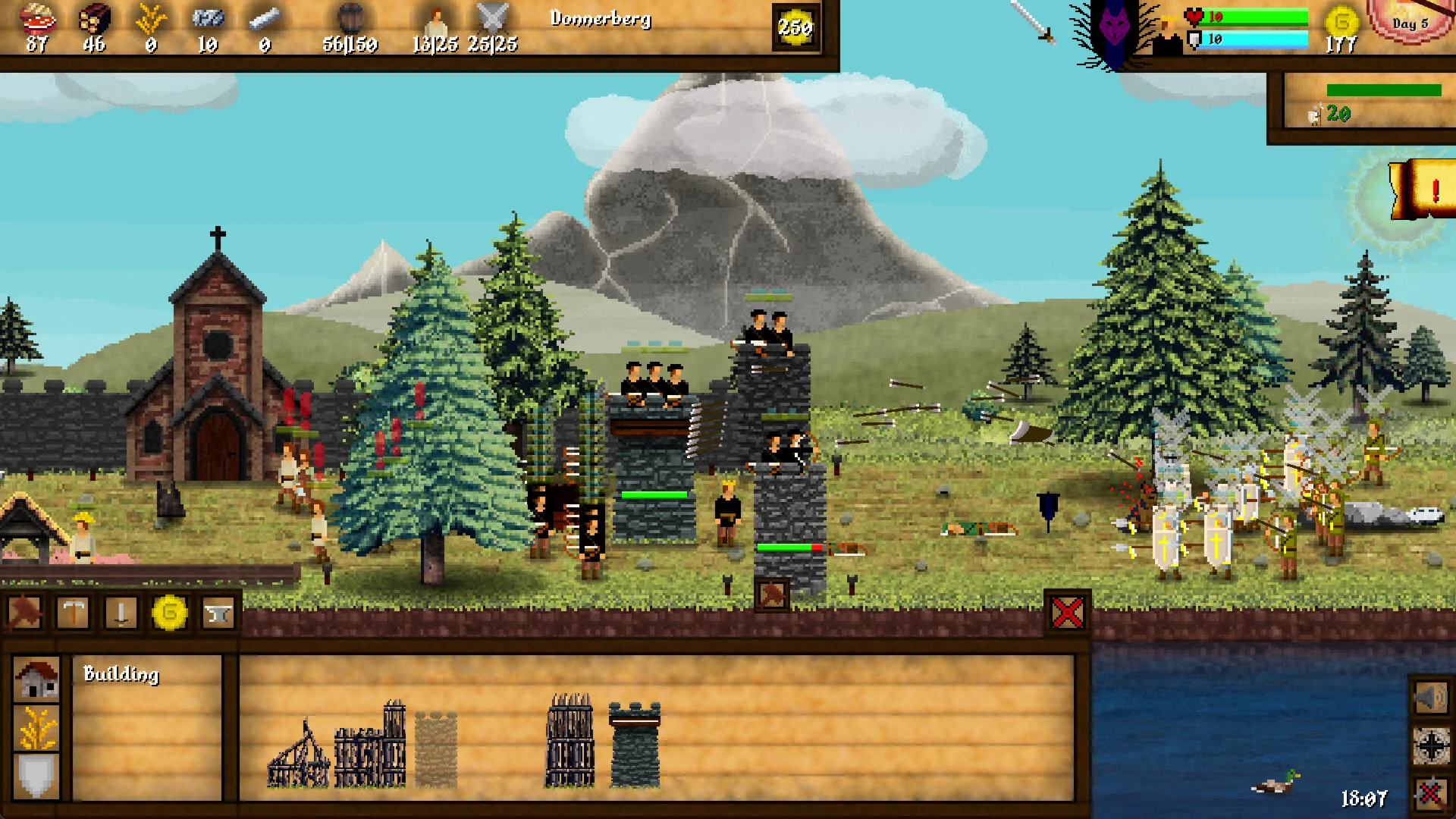The height and width of the screenshot is (819, 1456).
Task: Choose the pickaxe tool button
Action: tap(73, 612)
